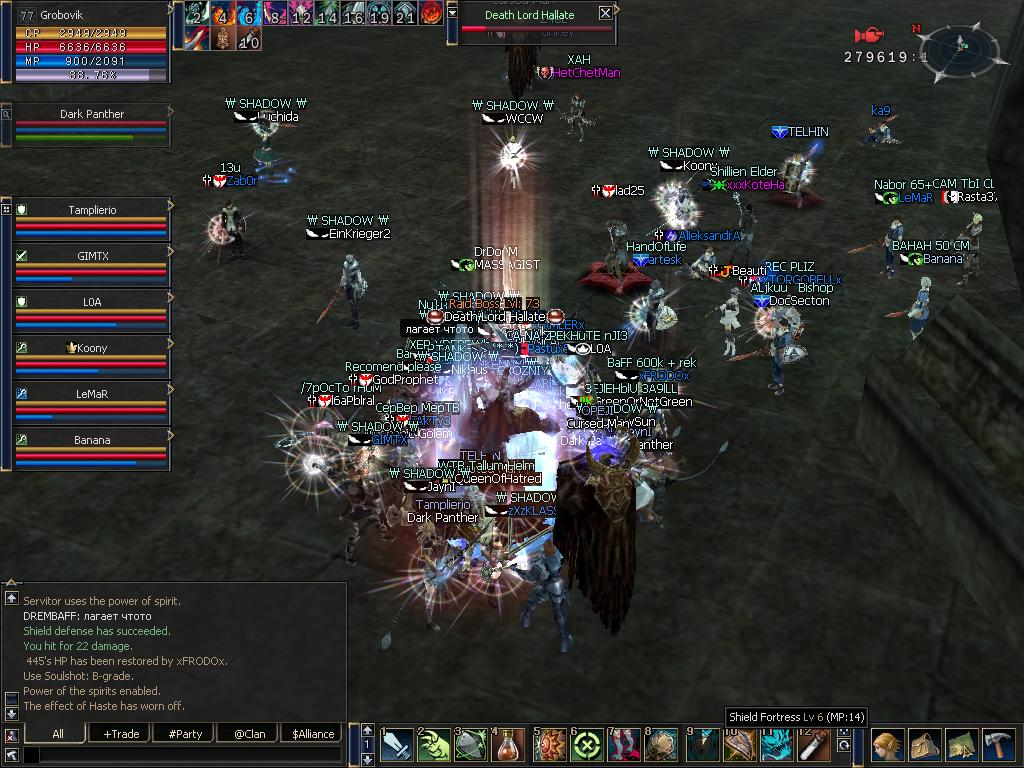Select the @Clan chat tab
Screen dimensions: 1024x768
pos(249,733)
